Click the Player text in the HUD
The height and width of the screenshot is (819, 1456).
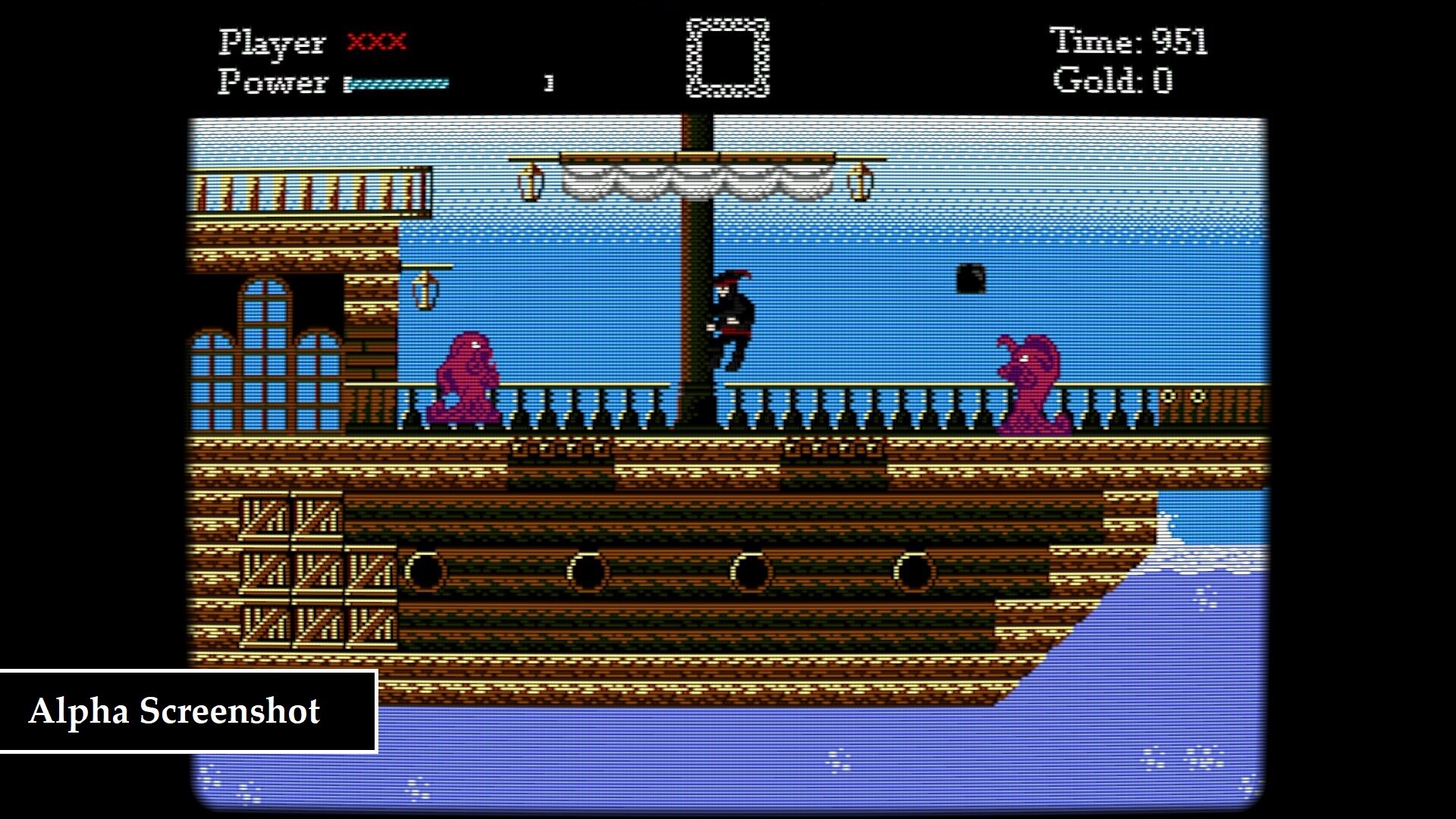click(271, 43)
